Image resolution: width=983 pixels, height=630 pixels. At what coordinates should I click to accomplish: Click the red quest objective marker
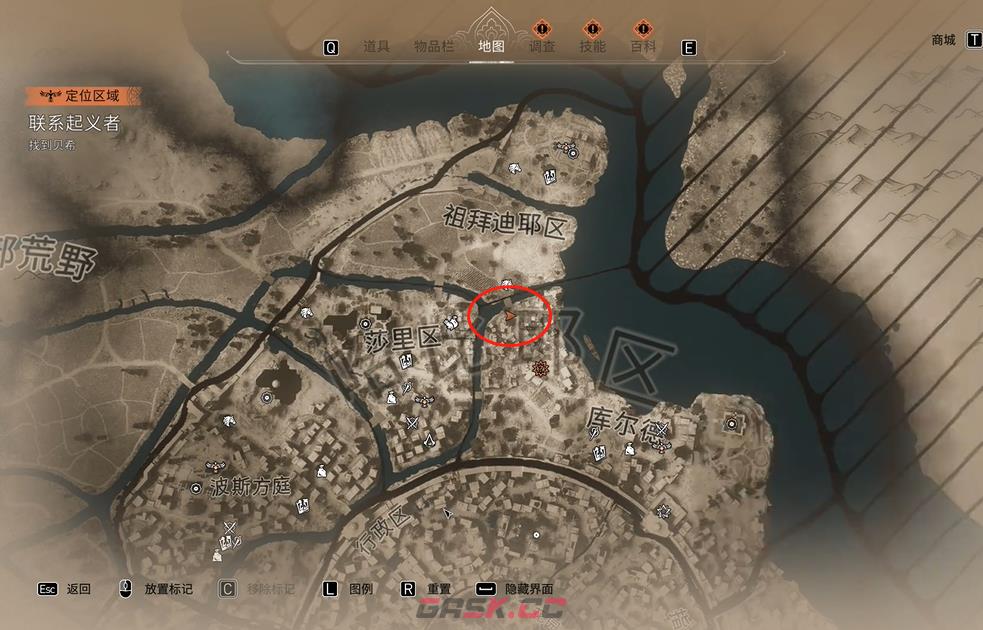pos(542,370)
